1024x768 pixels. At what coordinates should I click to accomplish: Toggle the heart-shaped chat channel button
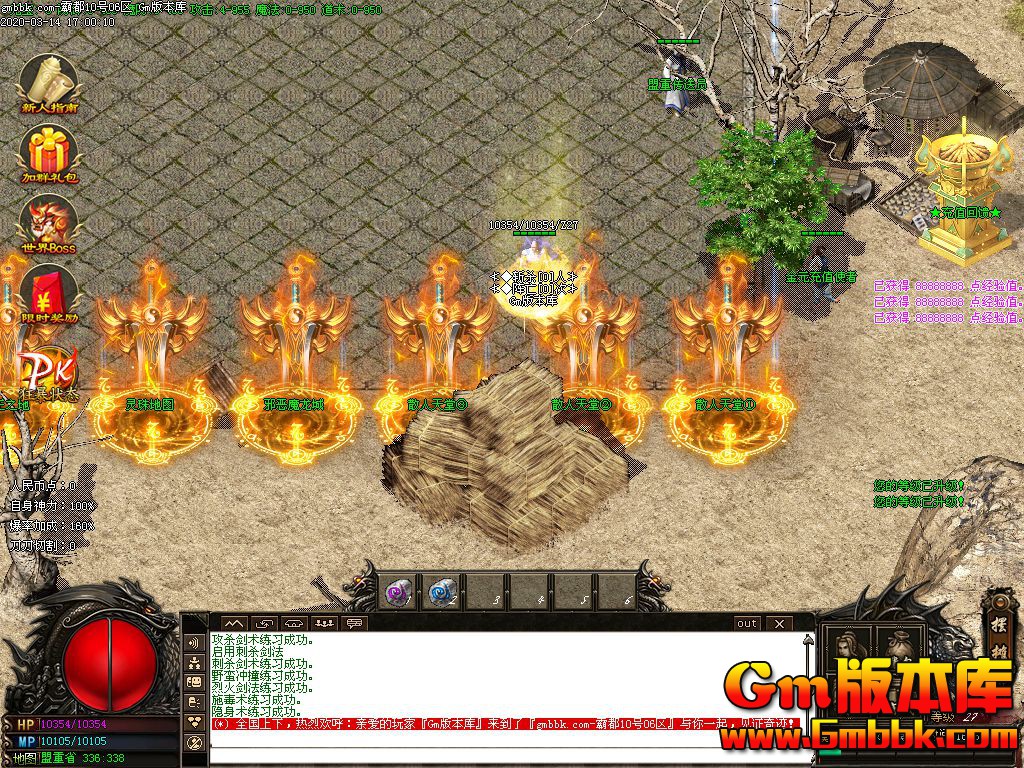[x=194, y=721]
